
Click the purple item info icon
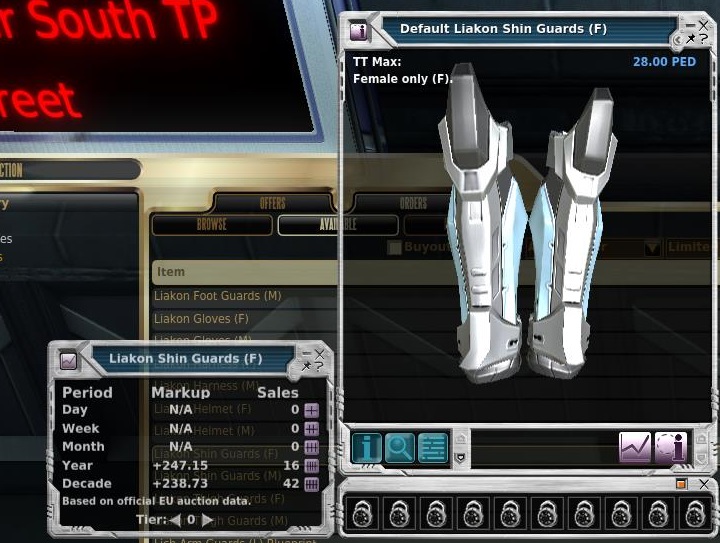coord(670,447)
